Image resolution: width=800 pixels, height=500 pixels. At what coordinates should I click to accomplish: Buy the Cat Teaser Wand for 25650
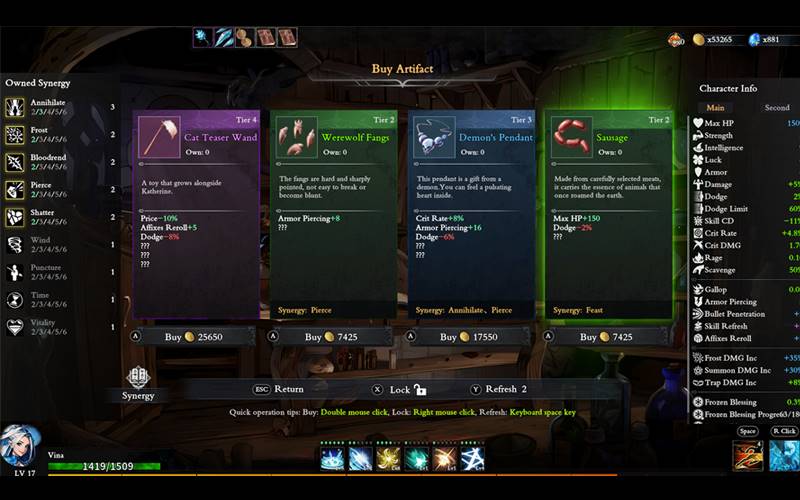pyautogui.click(x=196, y=337)
